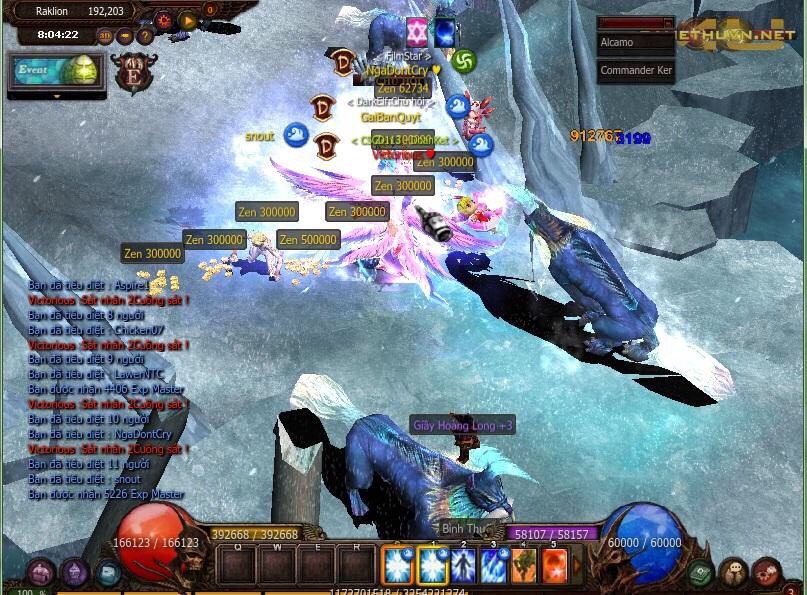Select the highlighted ice burst skill

398,566
